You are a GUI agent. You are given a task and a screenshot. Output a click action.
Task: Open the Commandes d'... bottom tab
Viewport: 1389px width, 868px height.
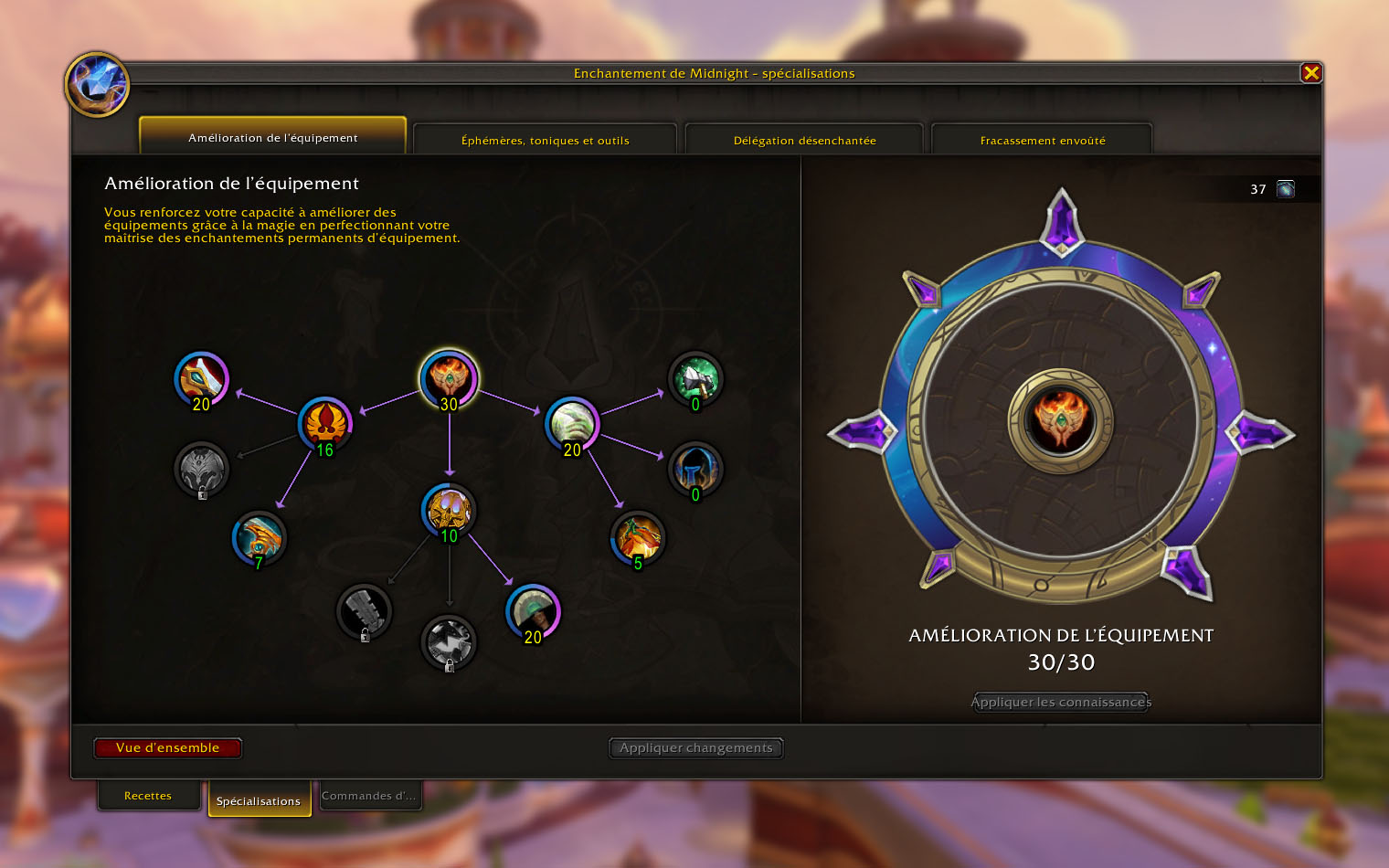click(x=368, y=796)
